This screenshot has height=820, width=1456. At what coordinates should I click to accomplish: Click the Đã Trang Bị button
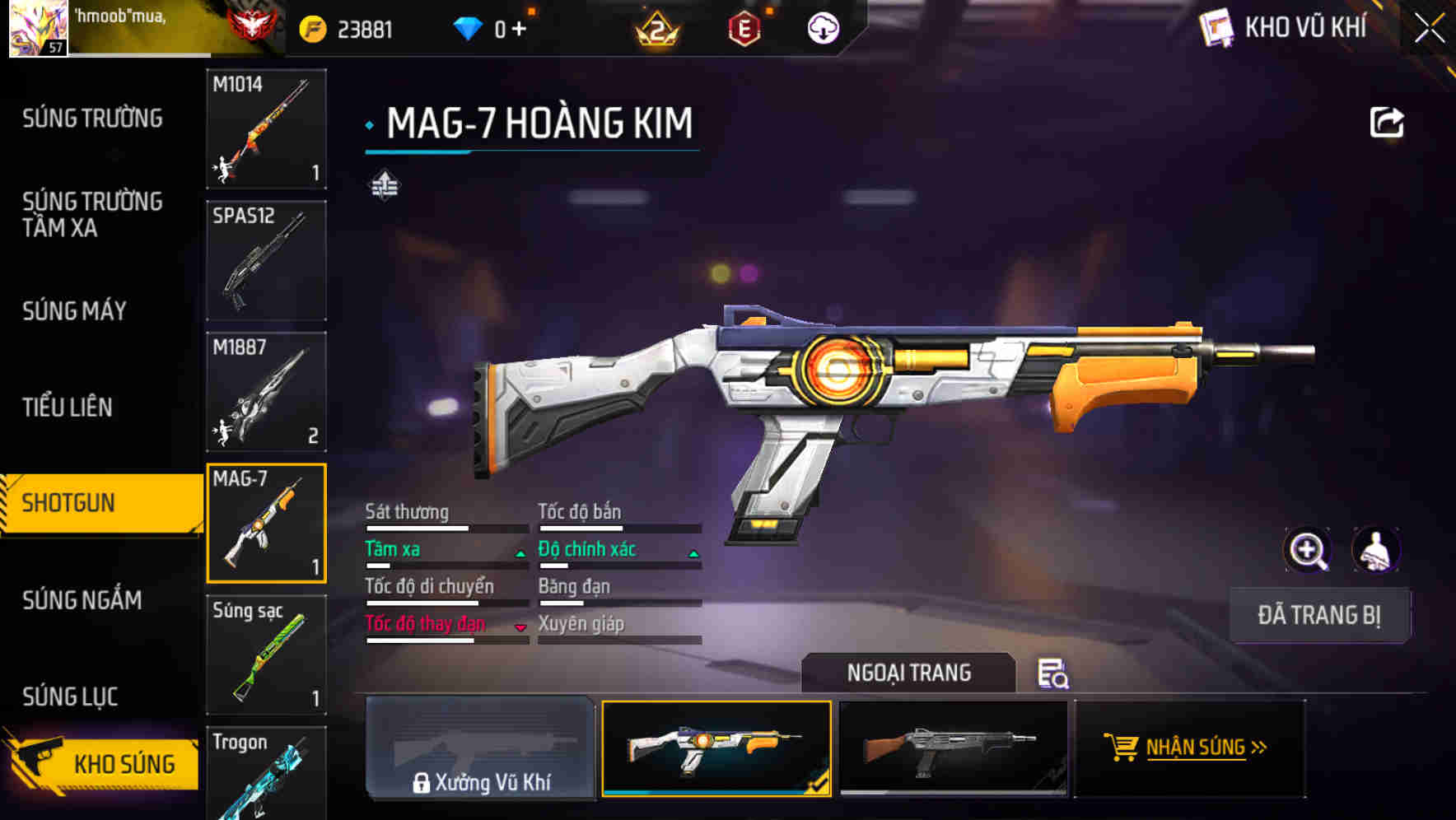[x=1318, y=615]
